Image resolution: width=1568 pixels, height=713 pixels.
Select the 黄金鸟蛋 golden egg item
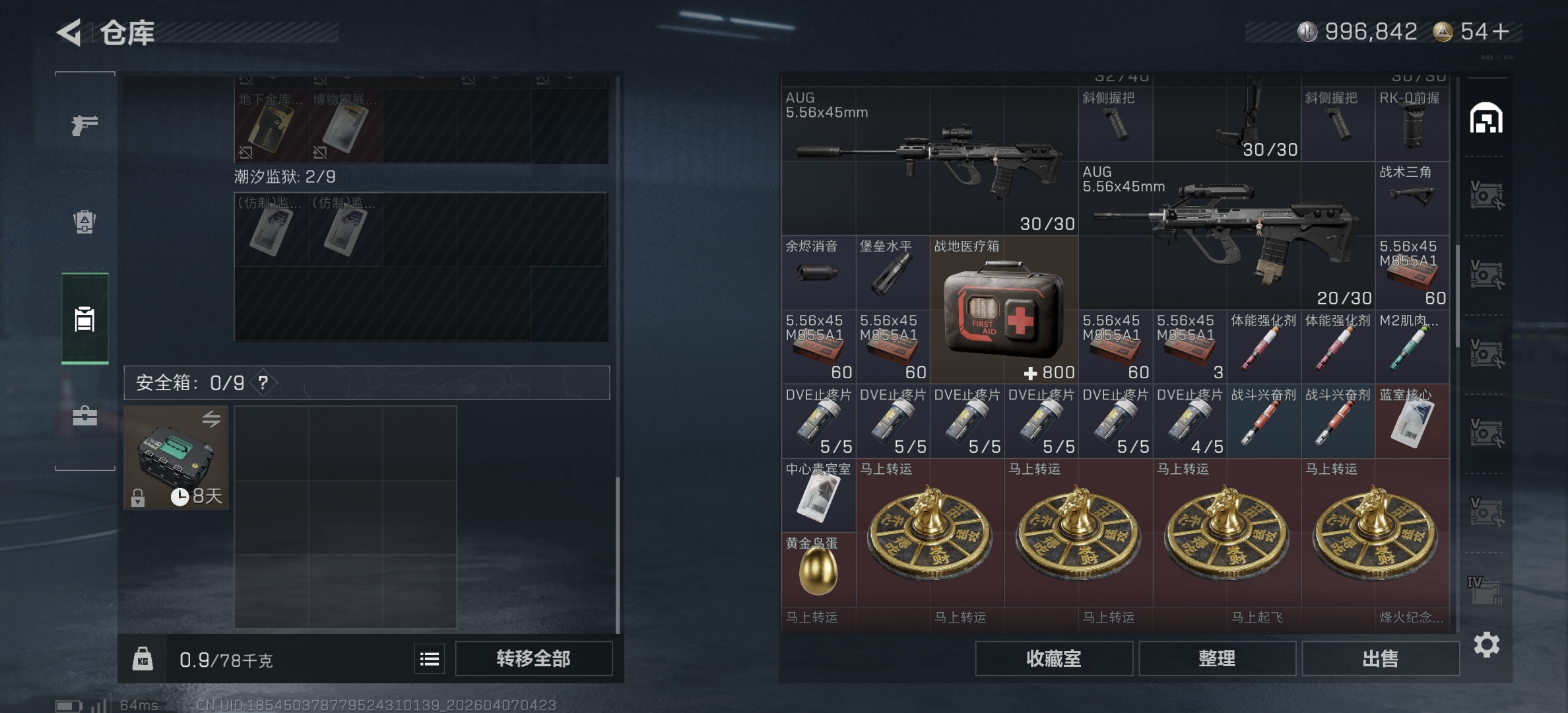click(818, 566)
